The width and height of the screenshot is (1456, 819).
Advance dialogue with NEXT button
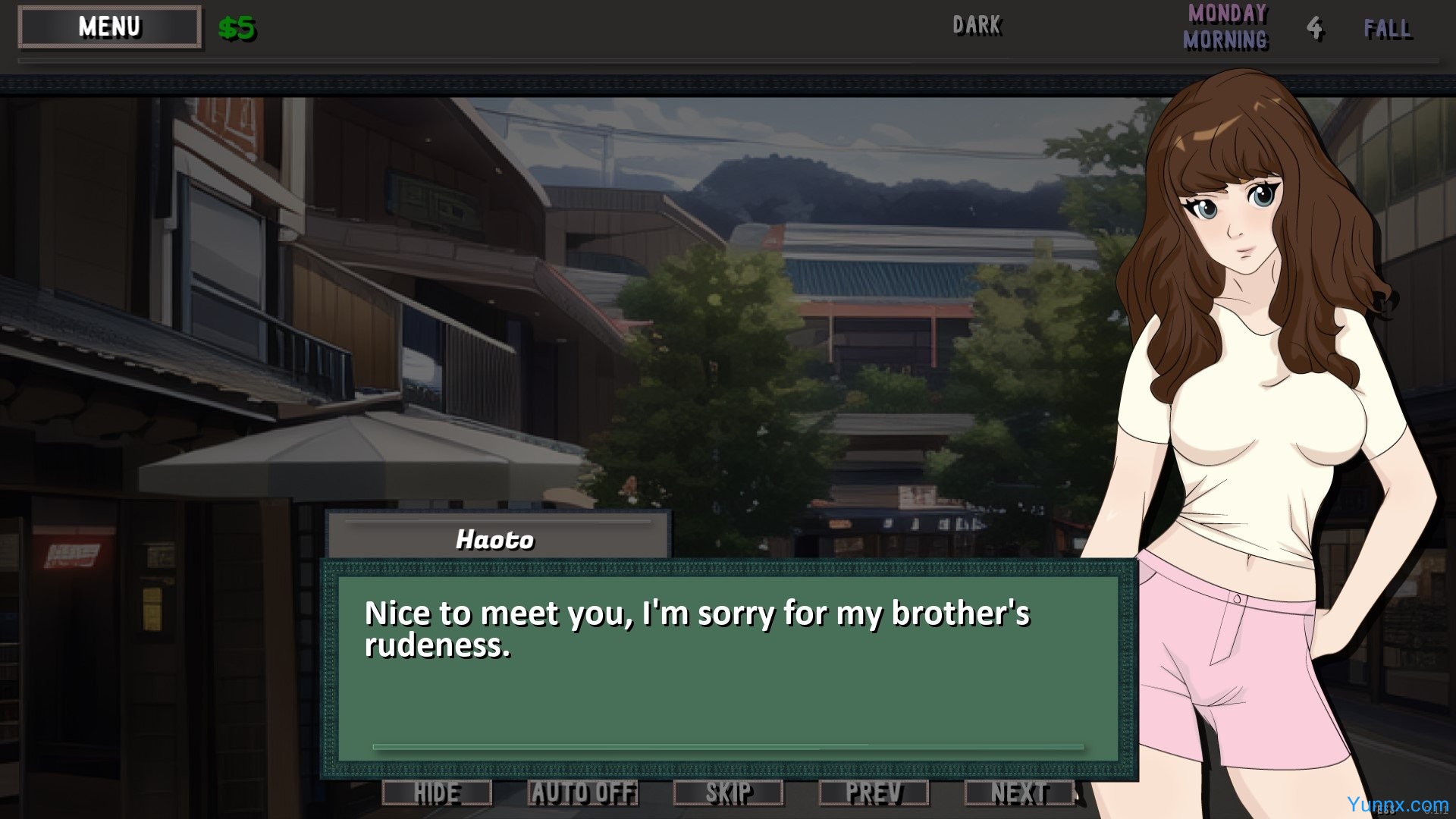(x=1019, y=793)
